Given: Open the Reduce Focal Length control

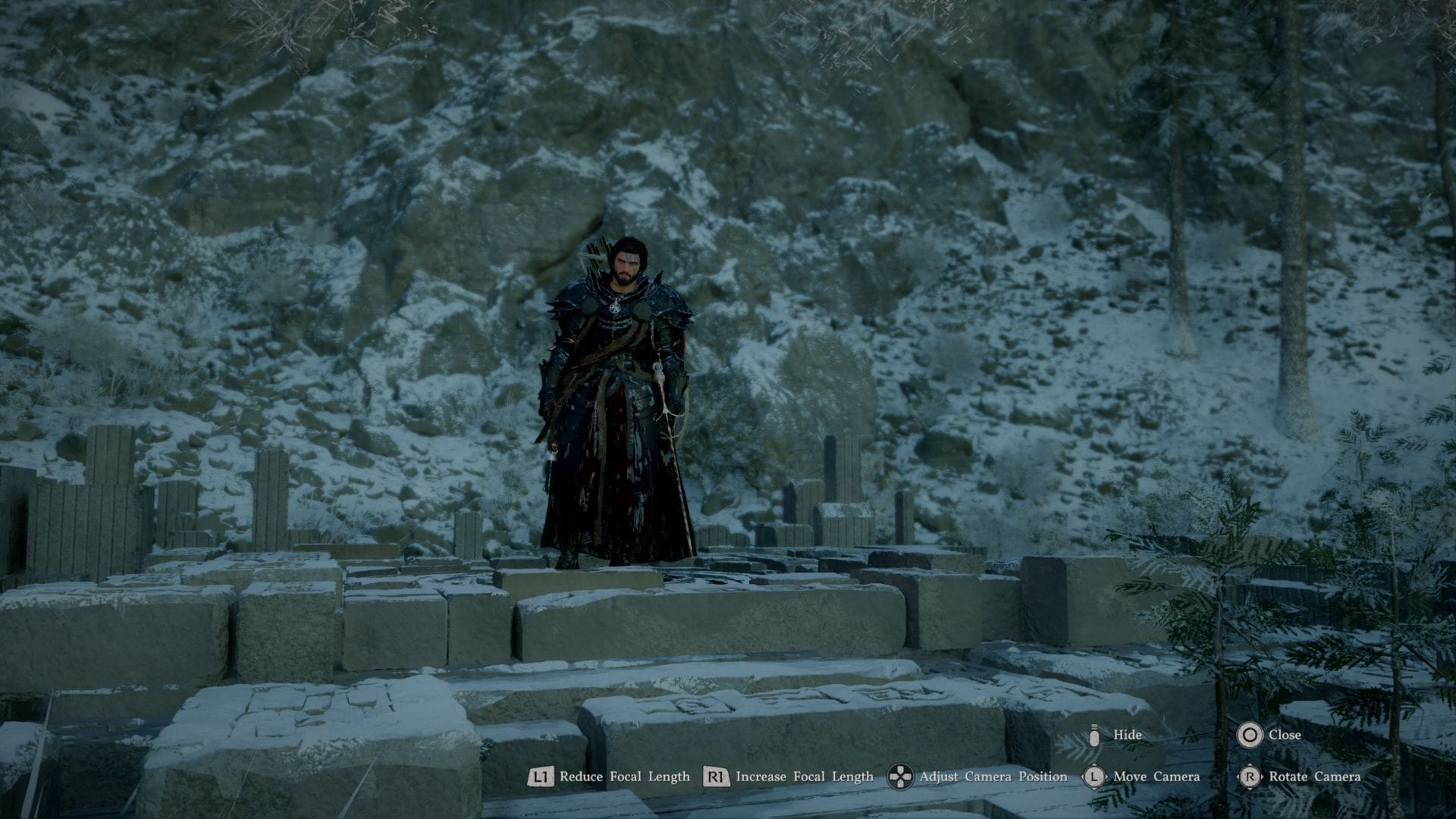Looking at the screenshot, I should pos(541,777).
